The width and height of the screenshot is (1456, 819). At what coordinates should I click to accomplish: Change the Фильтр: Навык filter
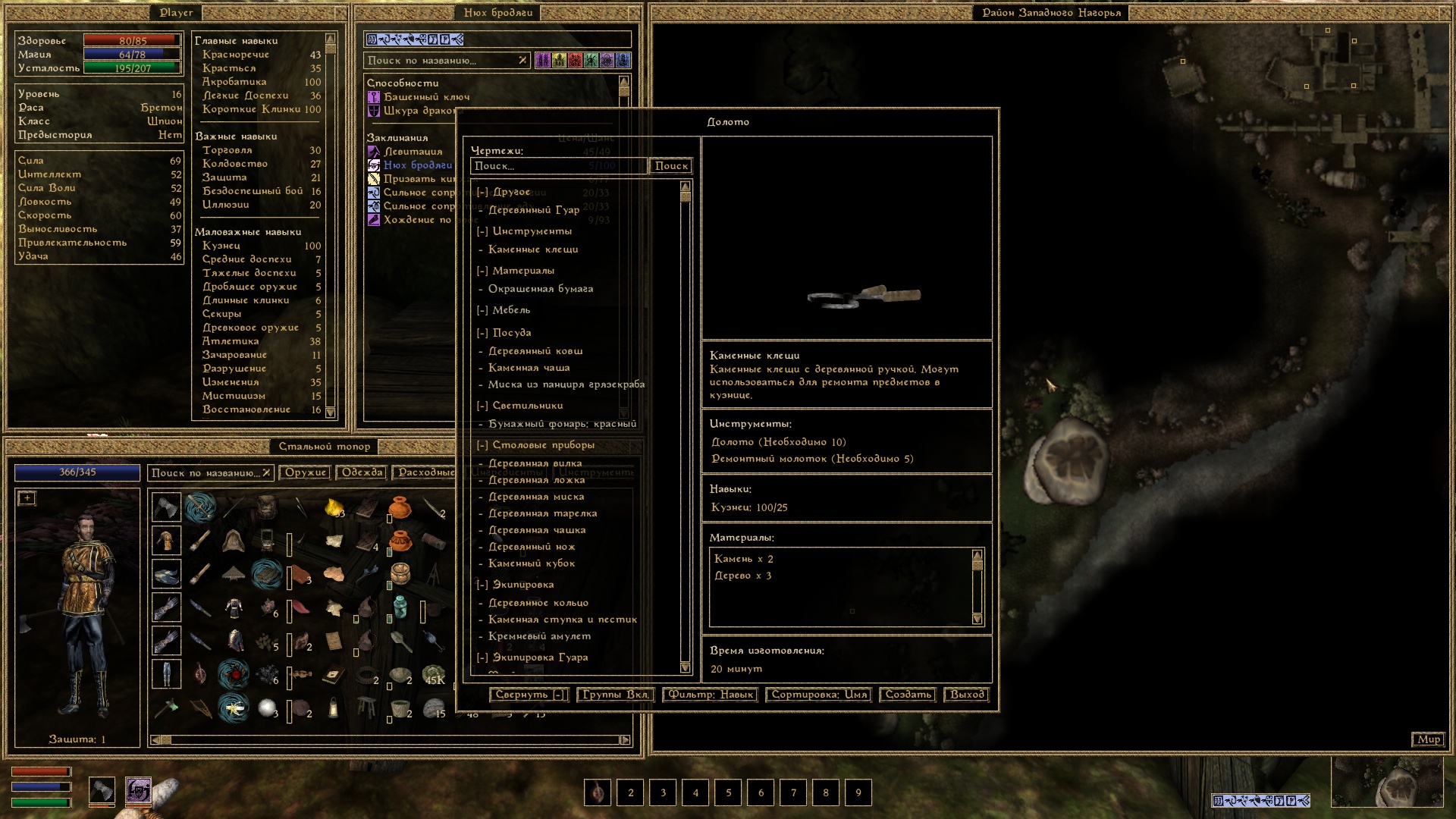(711, 695)
